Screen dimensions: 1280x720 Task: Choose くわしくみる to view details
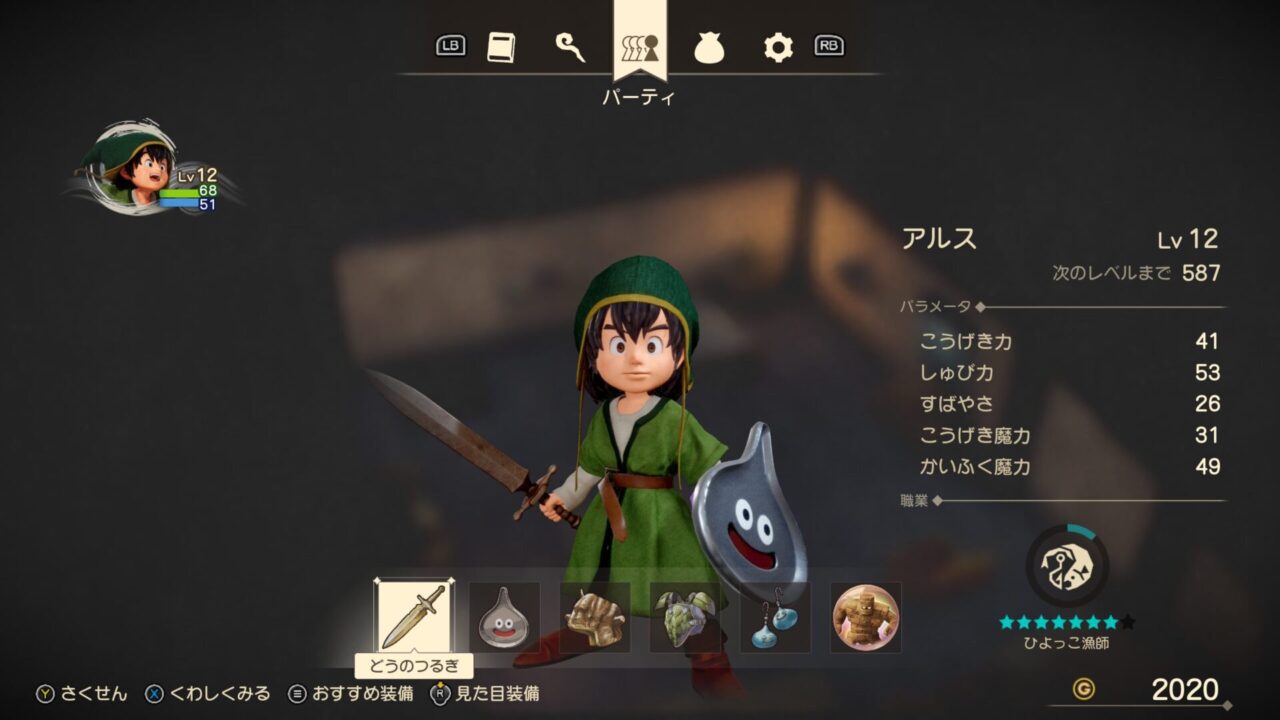pos(208,694)
